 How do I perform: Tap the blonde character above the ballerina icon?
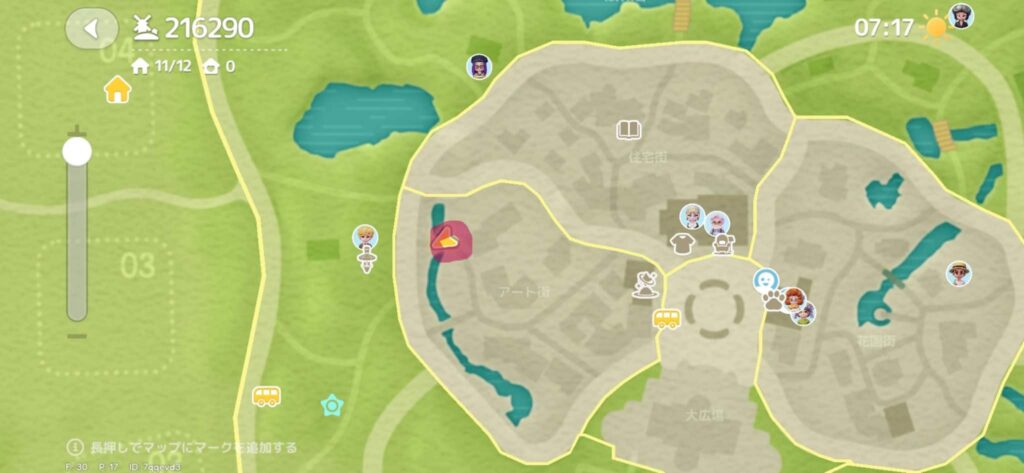365,237
